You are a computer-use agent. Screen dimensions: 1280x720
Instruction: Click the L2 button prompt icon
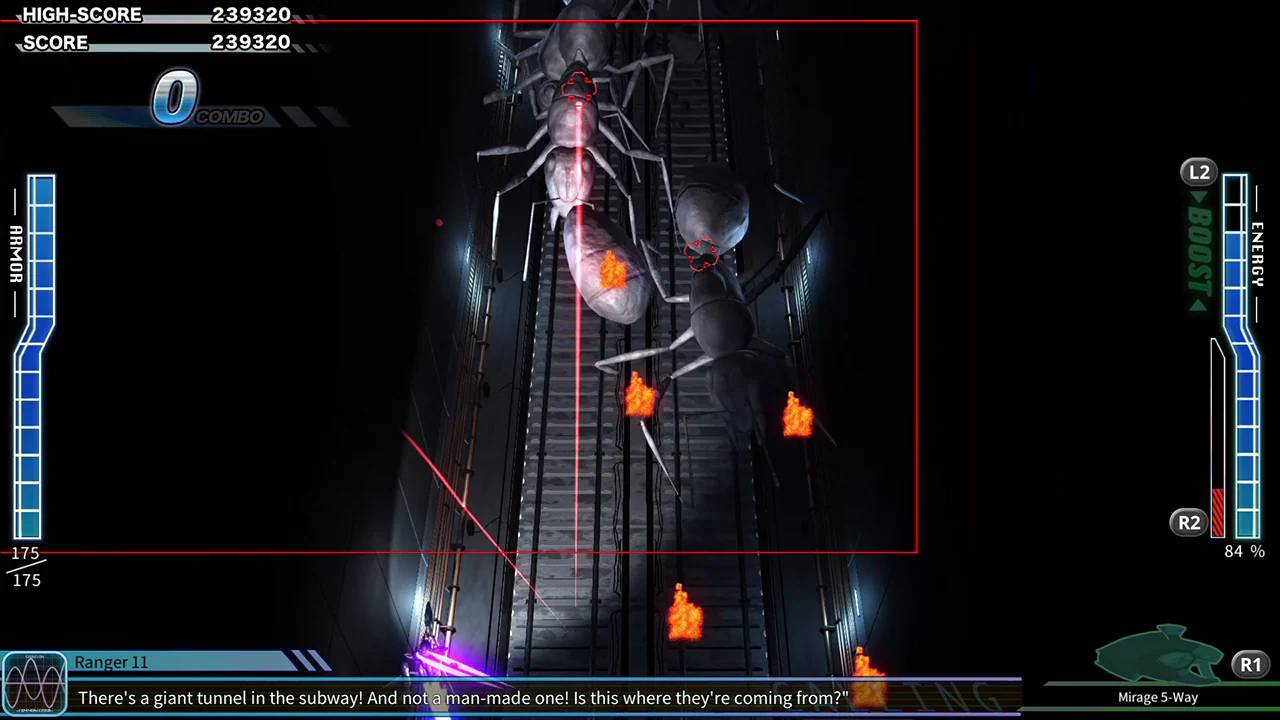point(1198,172)
